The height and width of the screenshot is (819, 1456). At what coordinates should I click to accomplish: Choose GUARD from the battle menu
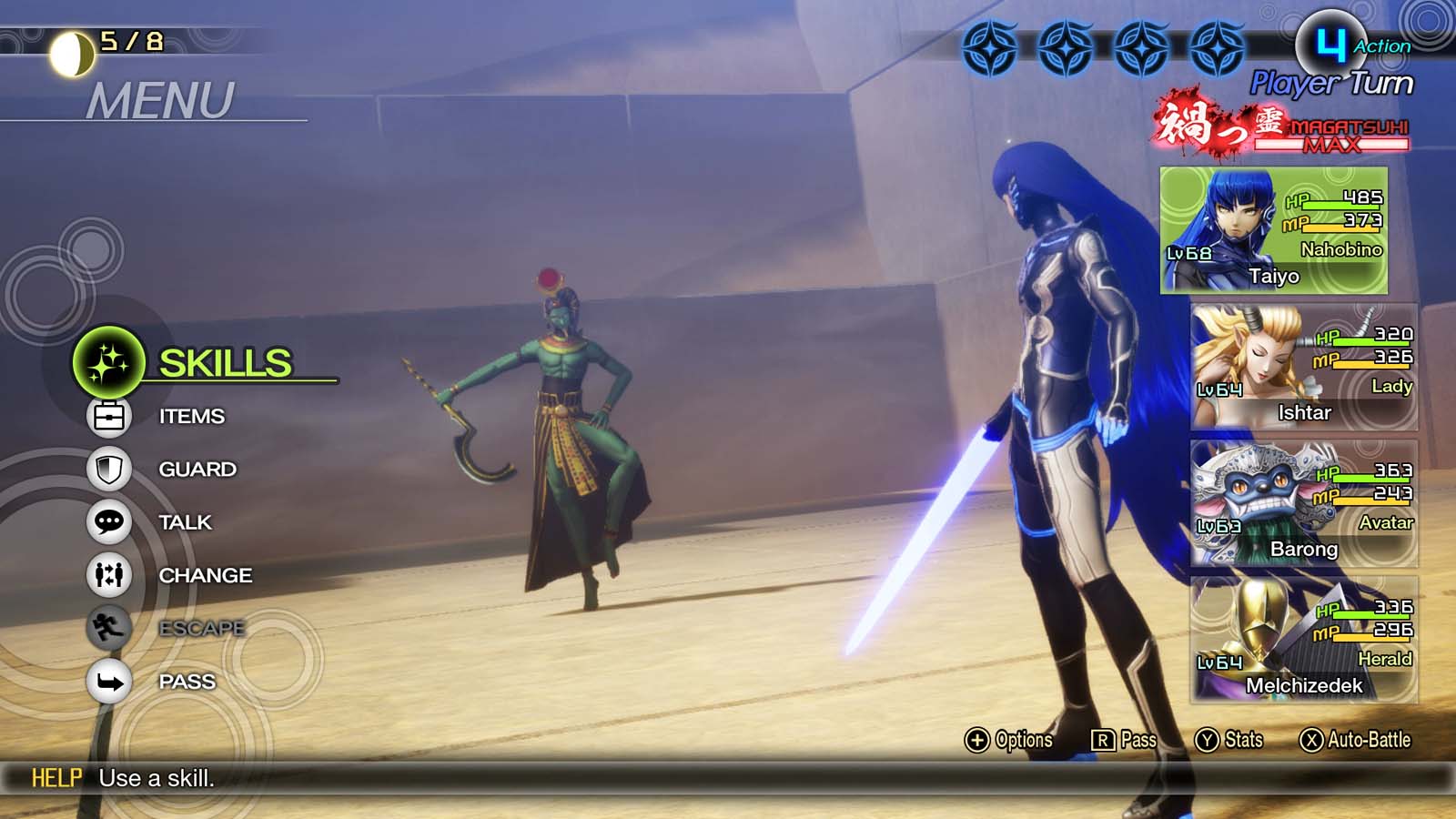pos(197,470)
